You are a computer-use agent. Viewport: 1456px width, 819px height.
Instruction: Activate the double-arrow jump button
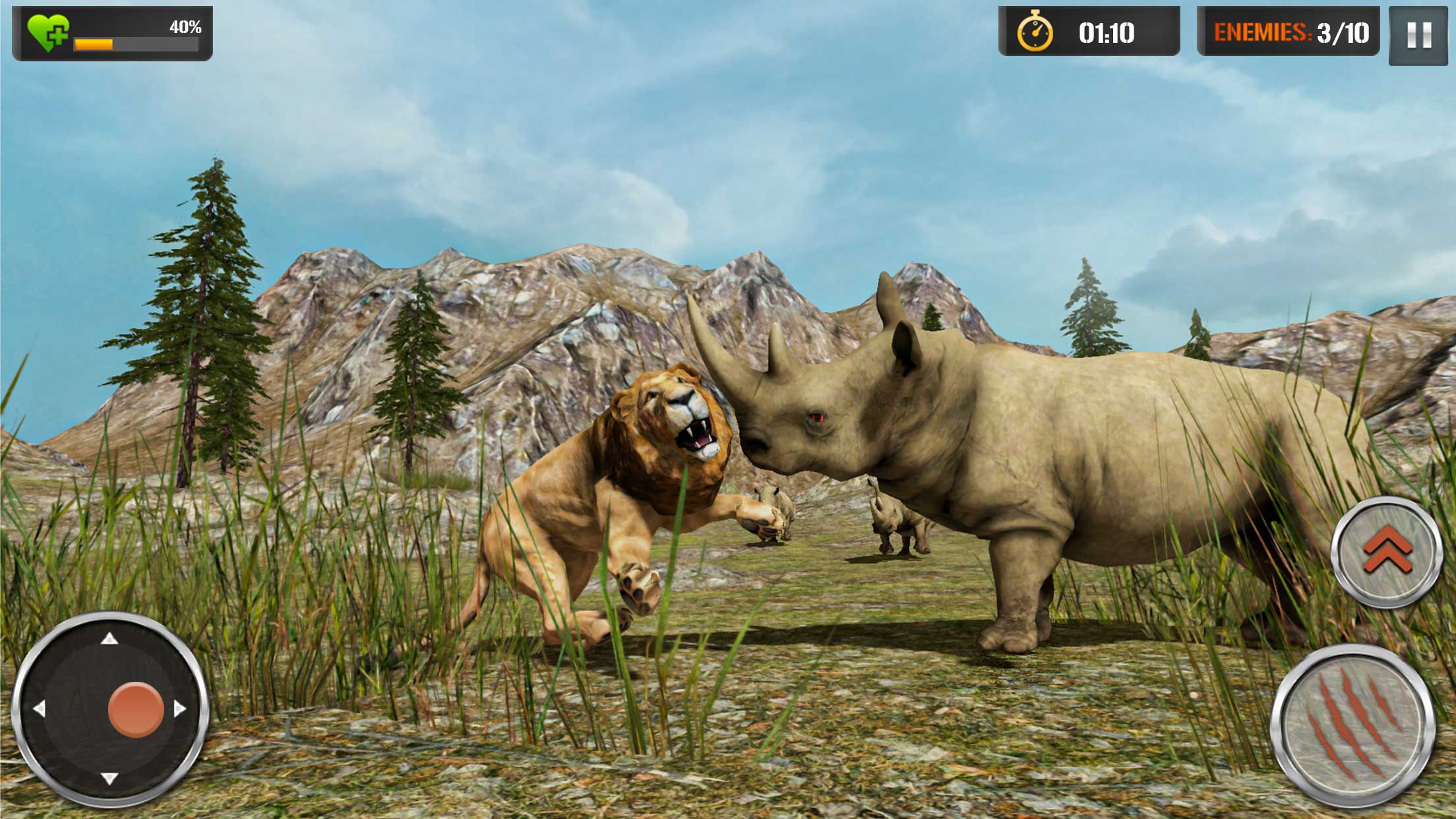click(x=1387, y=551)
